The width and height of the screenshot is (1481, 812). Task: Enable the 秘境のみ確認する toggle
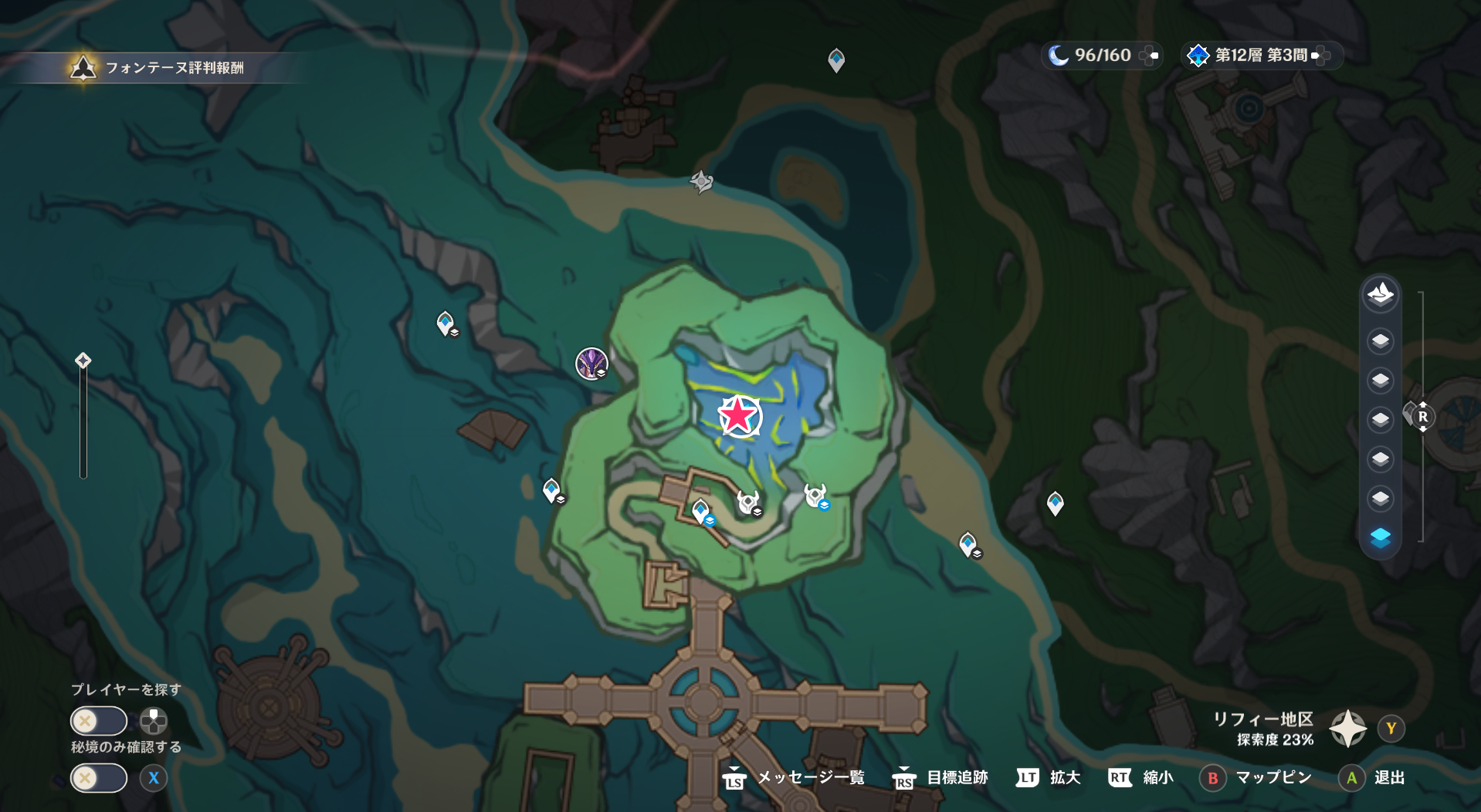click(x=98, y=778)
